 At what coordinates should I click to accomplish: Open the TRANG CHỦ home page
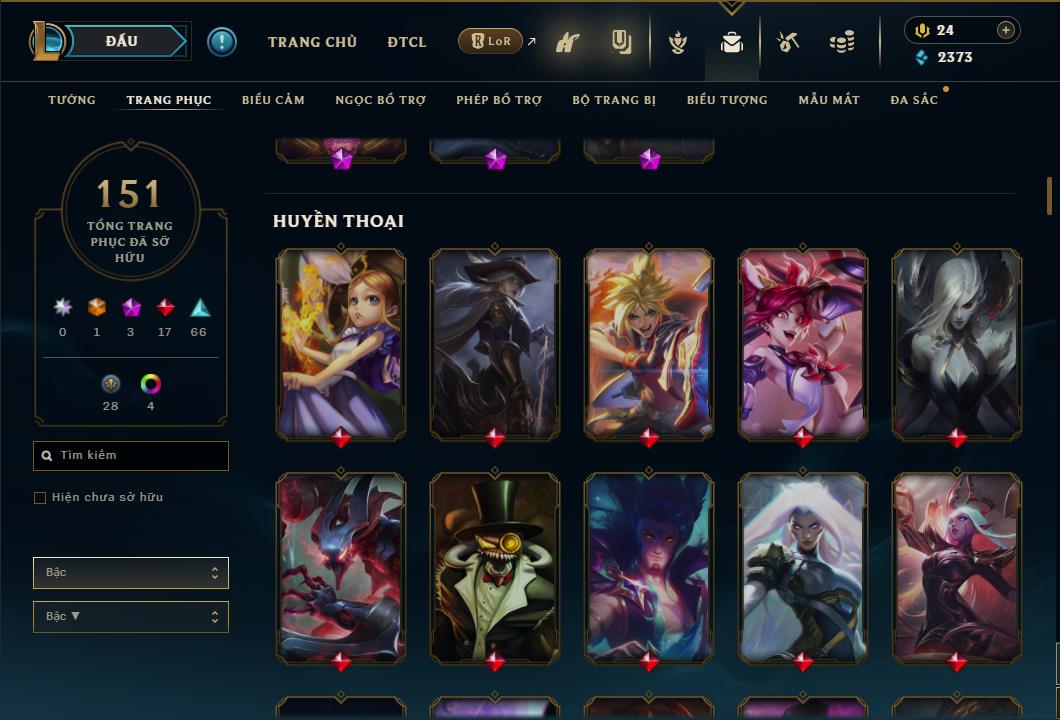312,42
